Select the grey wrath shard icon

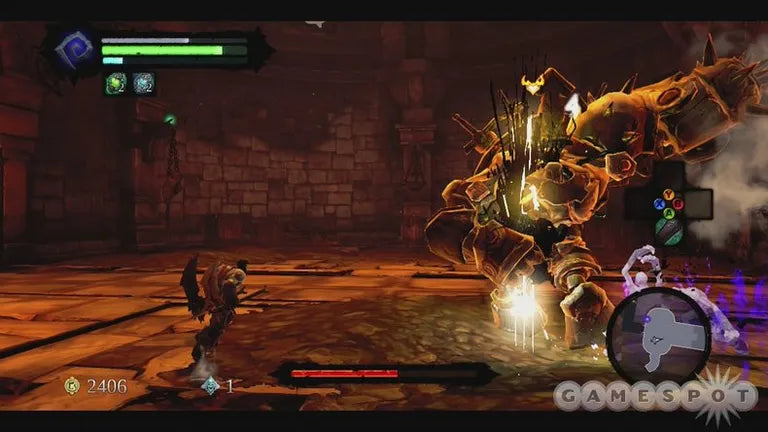(x=143, y=84)
